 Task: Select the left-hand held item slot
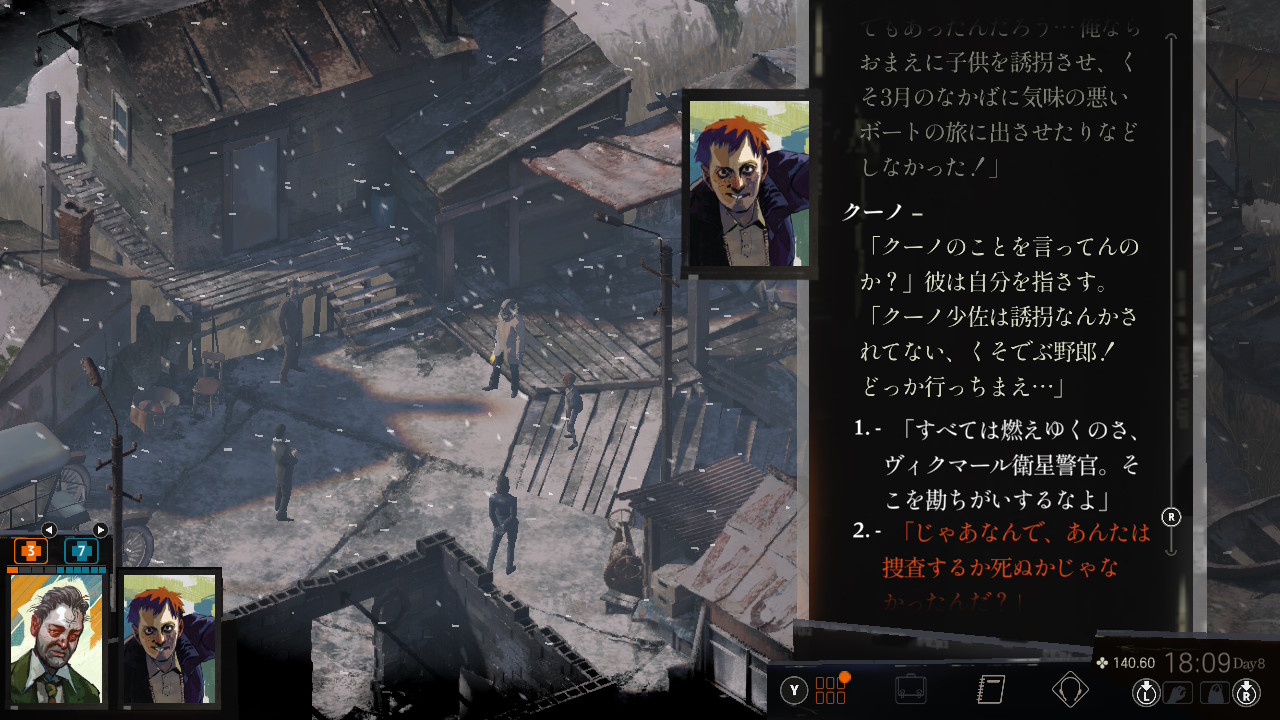click(1182, 692)
